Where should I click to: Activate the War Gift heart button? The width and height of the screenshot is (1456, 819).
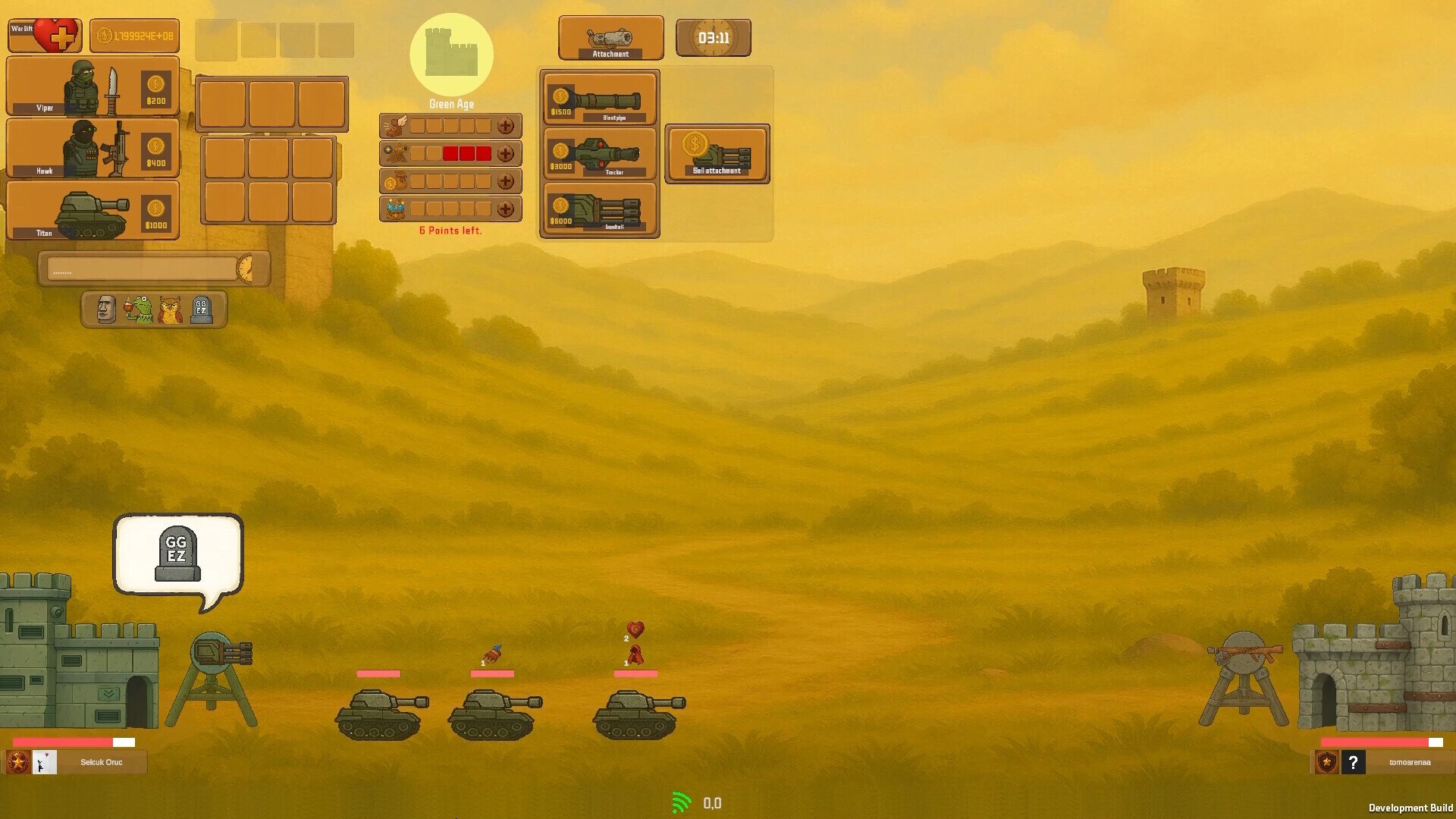coord(45,36)
